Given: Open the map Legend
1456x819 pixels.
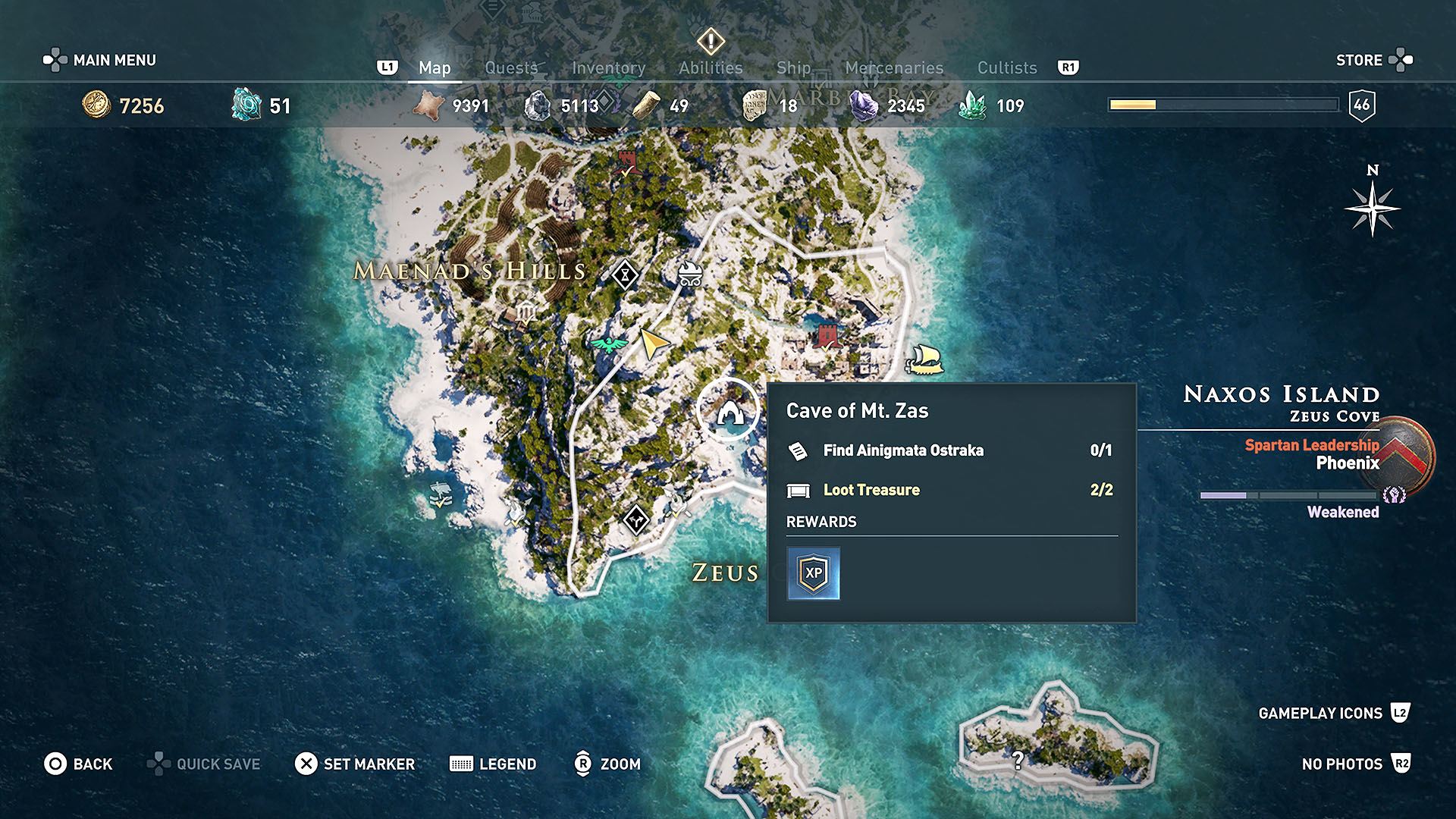Looking at the screenshot, I should point(493,764).
